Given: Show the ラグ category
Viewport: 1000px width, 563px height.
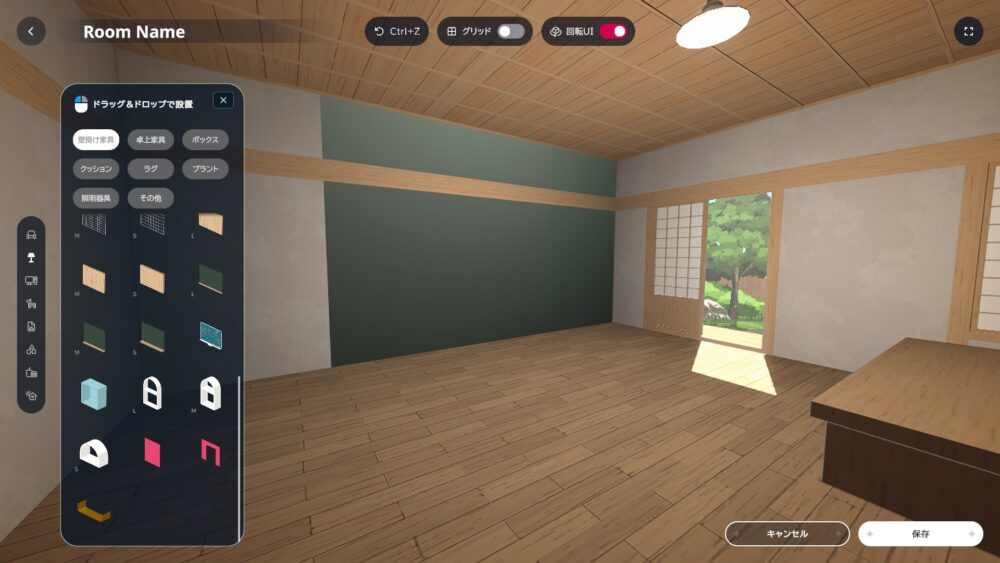Looking at the screenshot, I should point(151,169).
